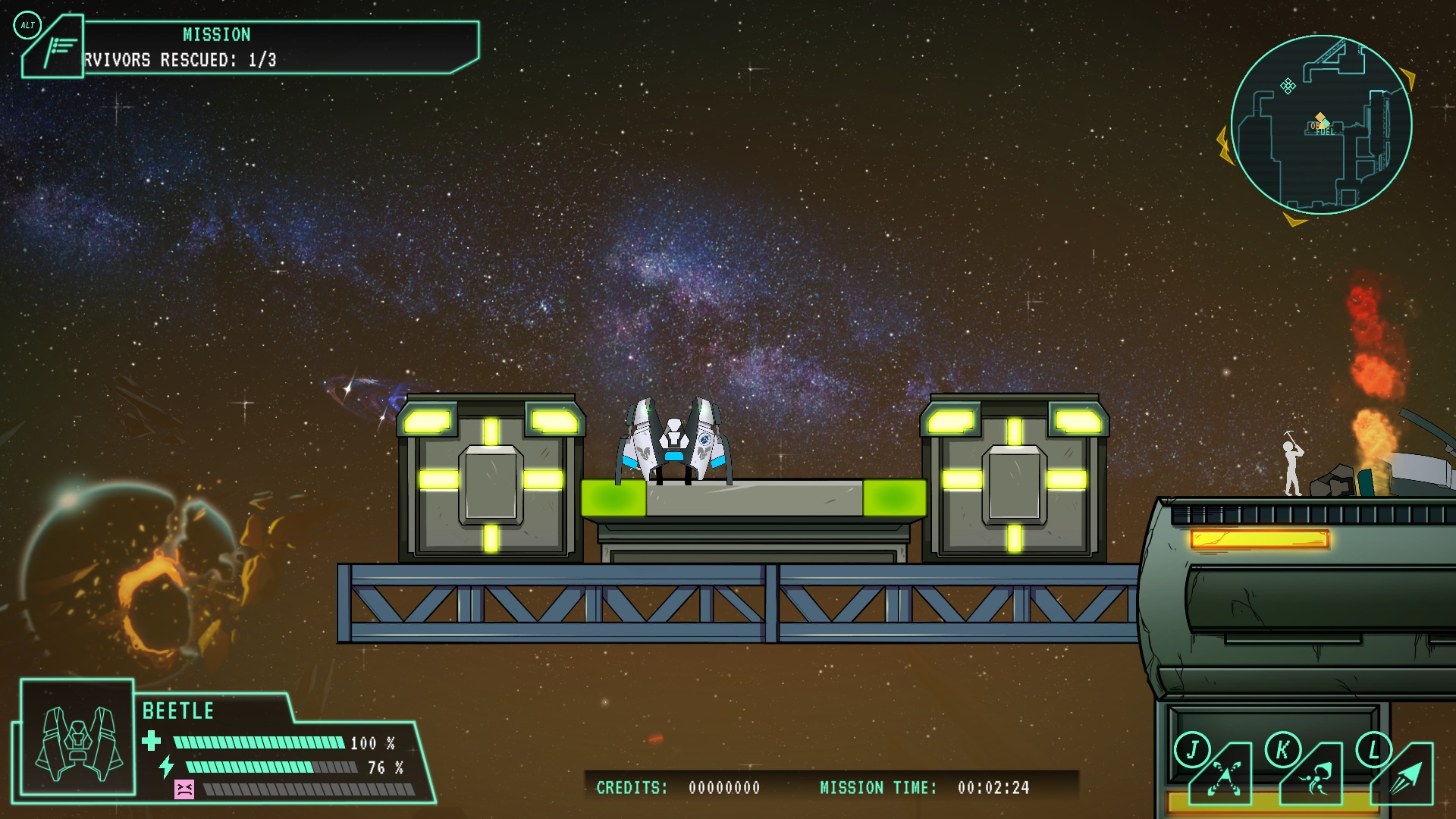Select the FUEL marker on the minimap
1456x819 pixels.
tap(1323, 130)
